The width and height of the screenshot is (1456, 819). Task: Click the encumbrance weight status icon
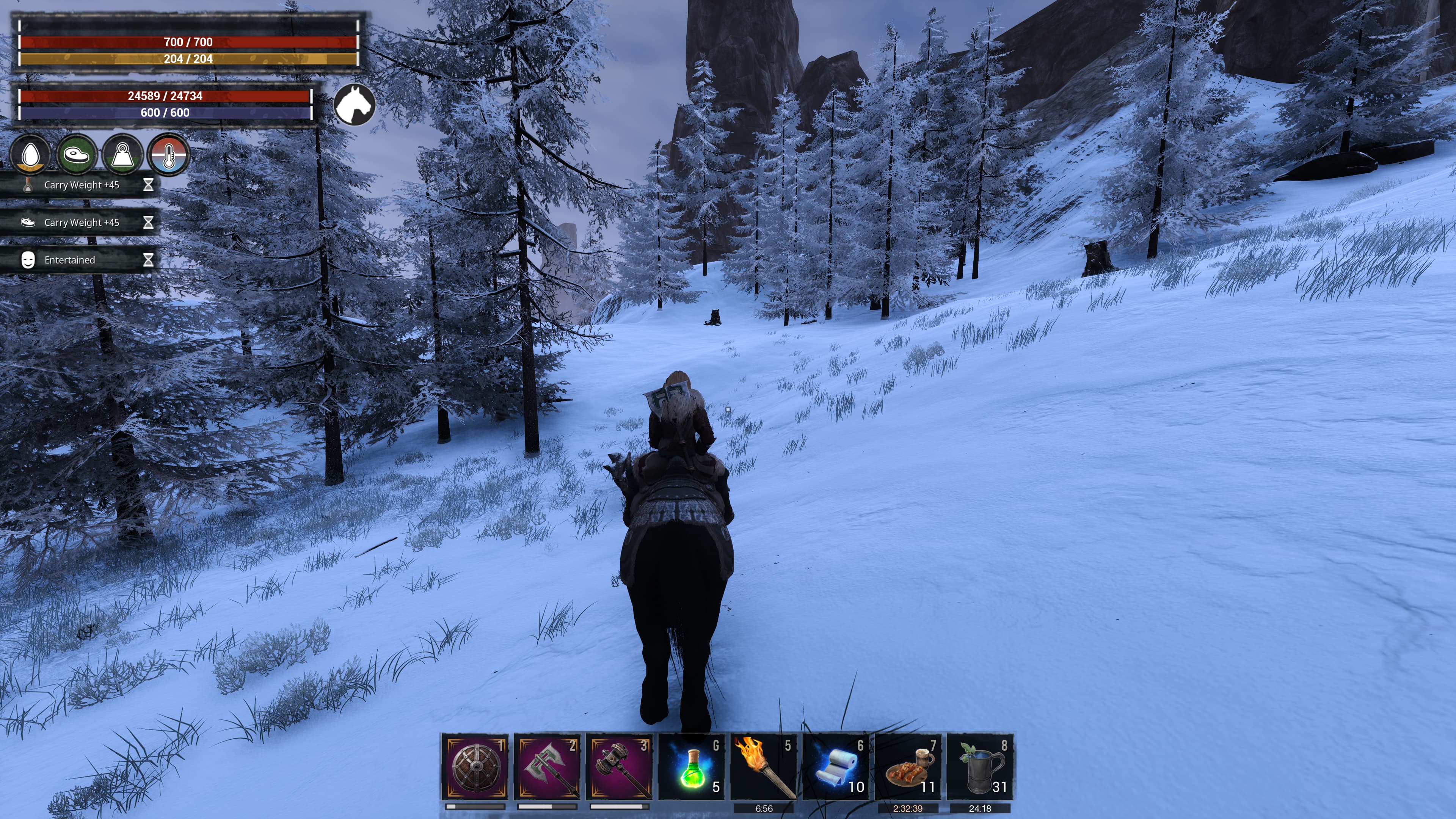point(123,155)
